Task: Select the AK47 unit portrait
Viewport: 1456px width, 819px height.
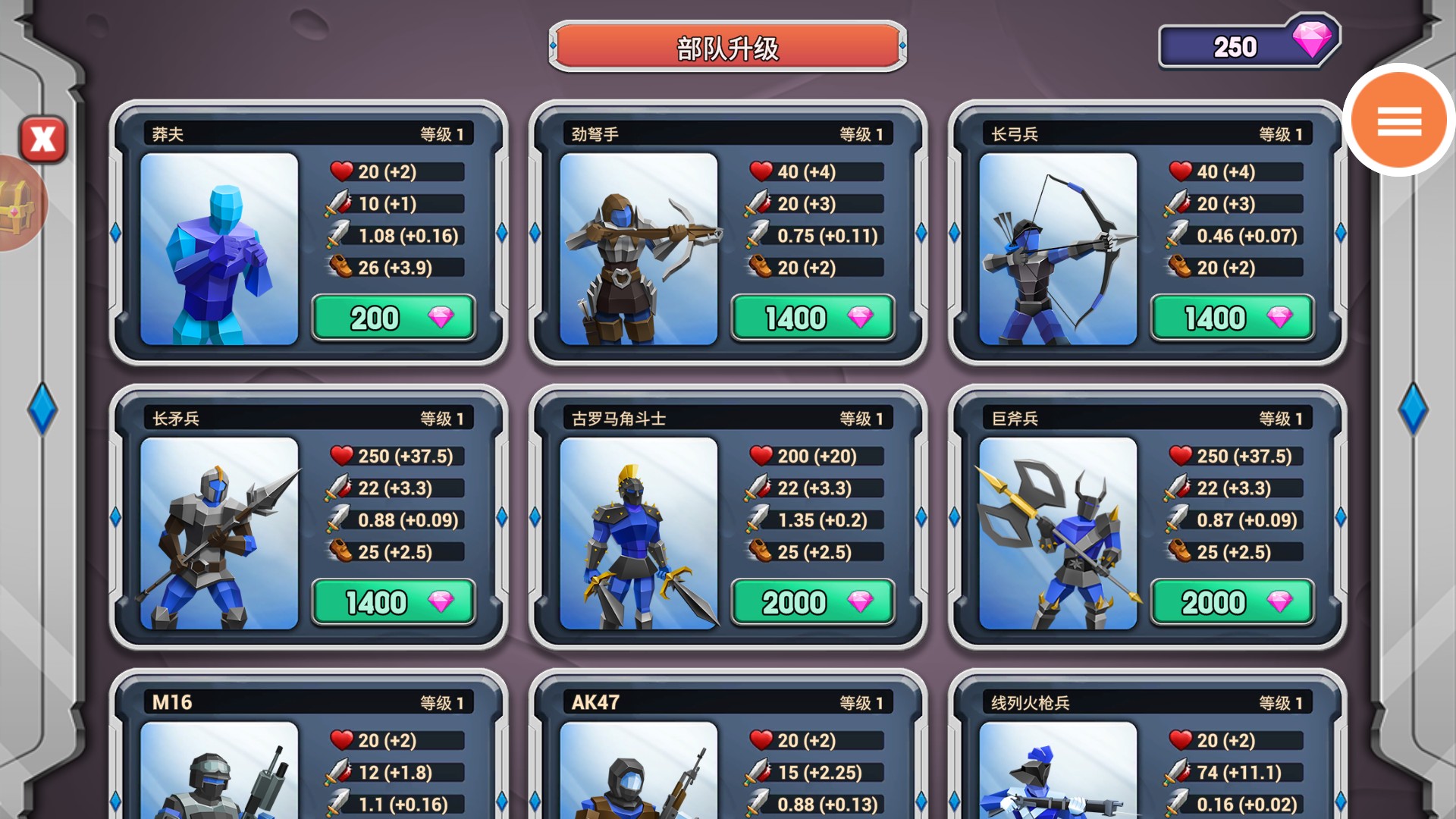Action: click(641, 781)
